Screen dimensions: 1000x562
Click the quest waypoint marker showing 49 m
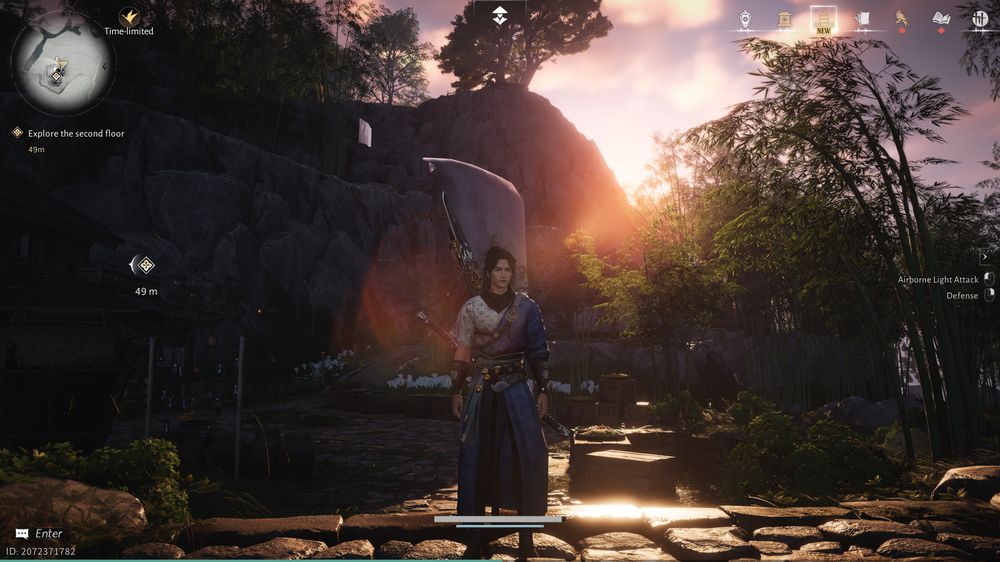(145, 265)
